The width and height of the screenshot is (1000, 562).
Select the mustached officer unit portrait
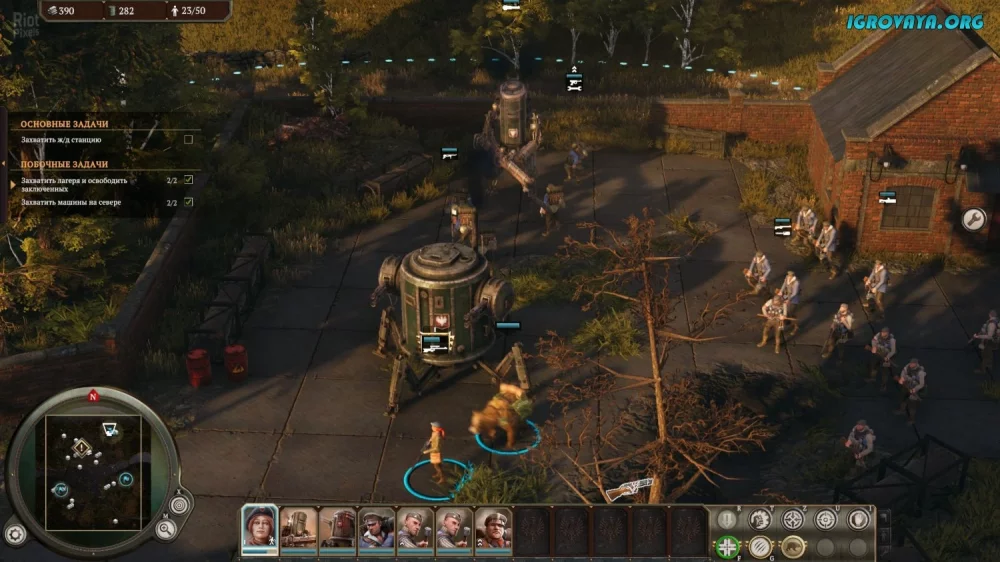coord(493,527)
